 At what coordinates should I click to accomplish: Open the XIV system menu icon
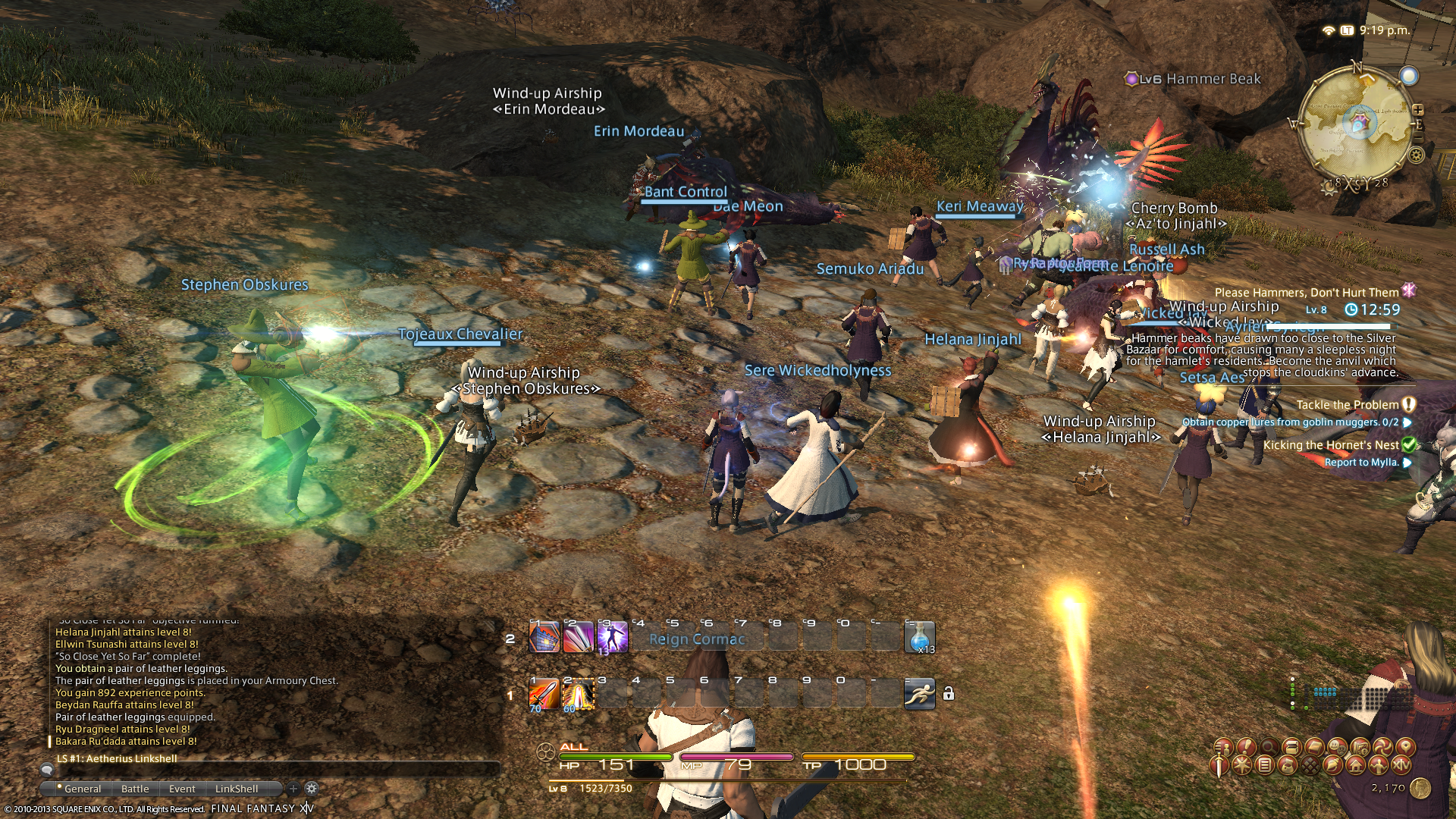1401,765
